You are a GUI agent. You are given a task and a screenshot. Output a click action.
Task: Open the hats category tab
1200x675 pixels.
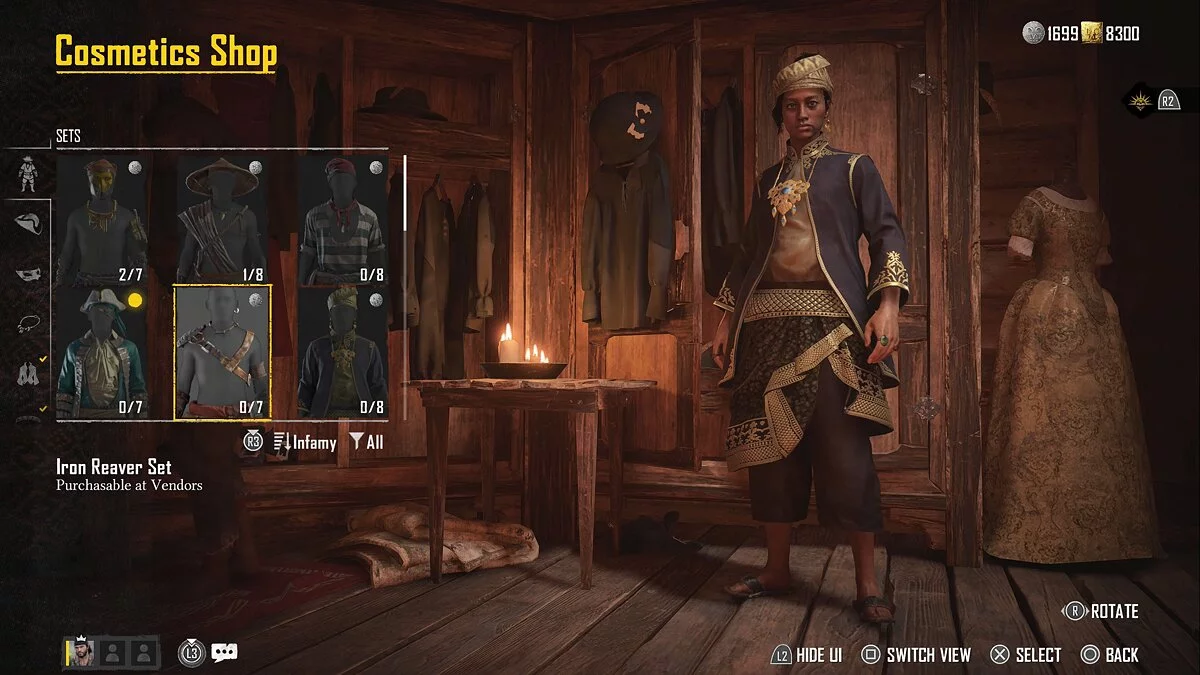click(x=30, y=224)
